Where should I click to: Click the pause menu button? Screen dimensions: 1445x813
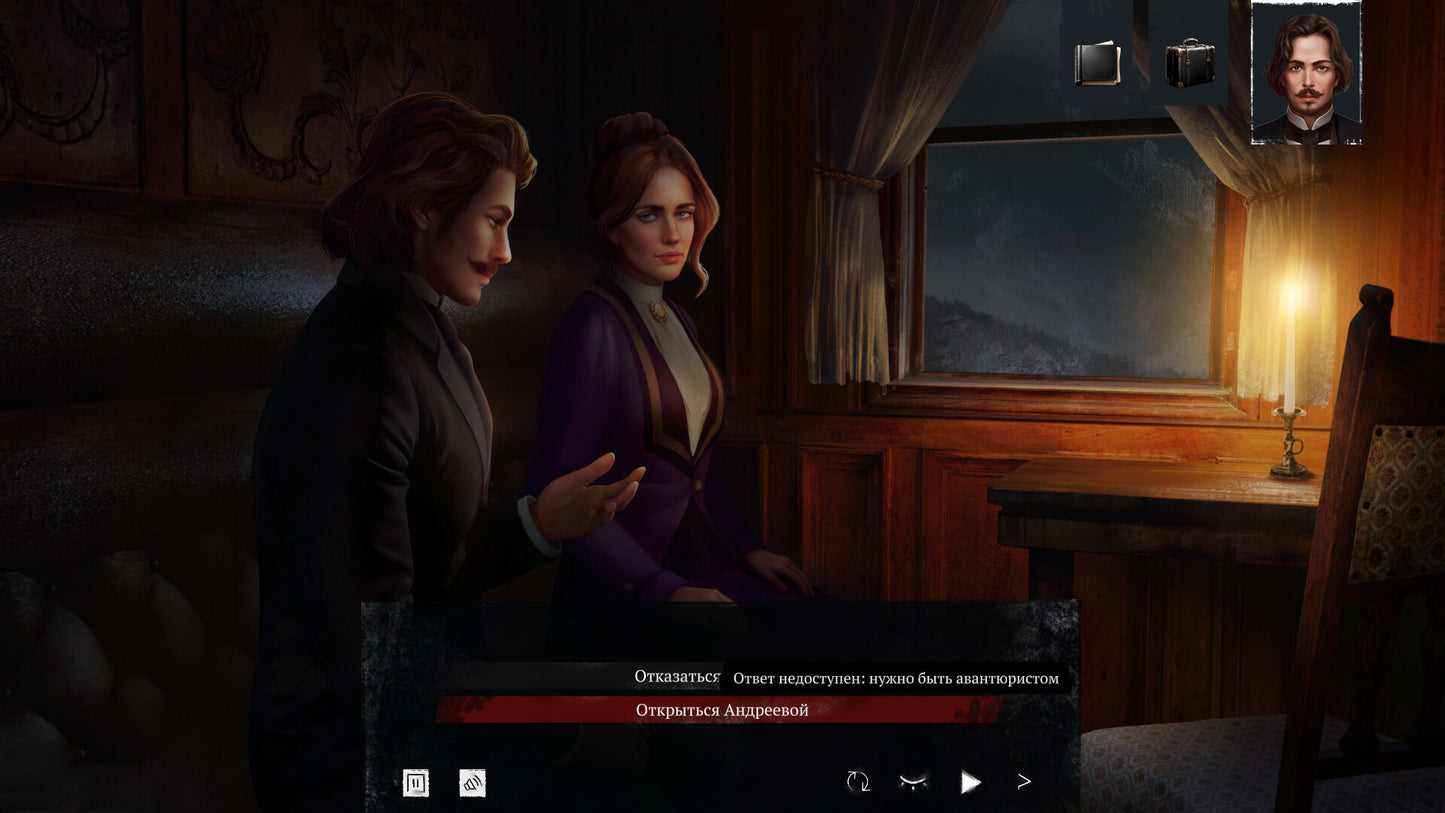(416, 783)
